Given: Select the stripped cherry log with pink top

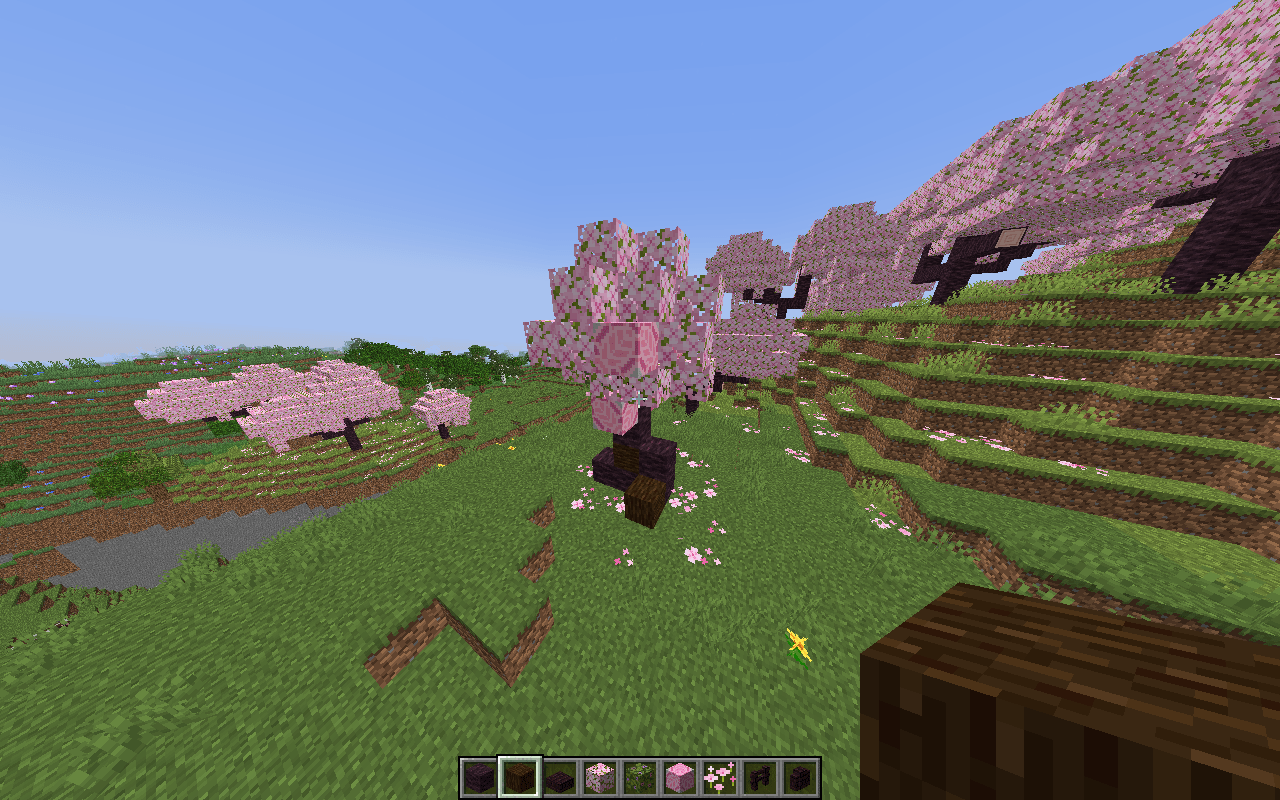Looking at the screenshot, I should pyautogui.click(x=680, y=773).
